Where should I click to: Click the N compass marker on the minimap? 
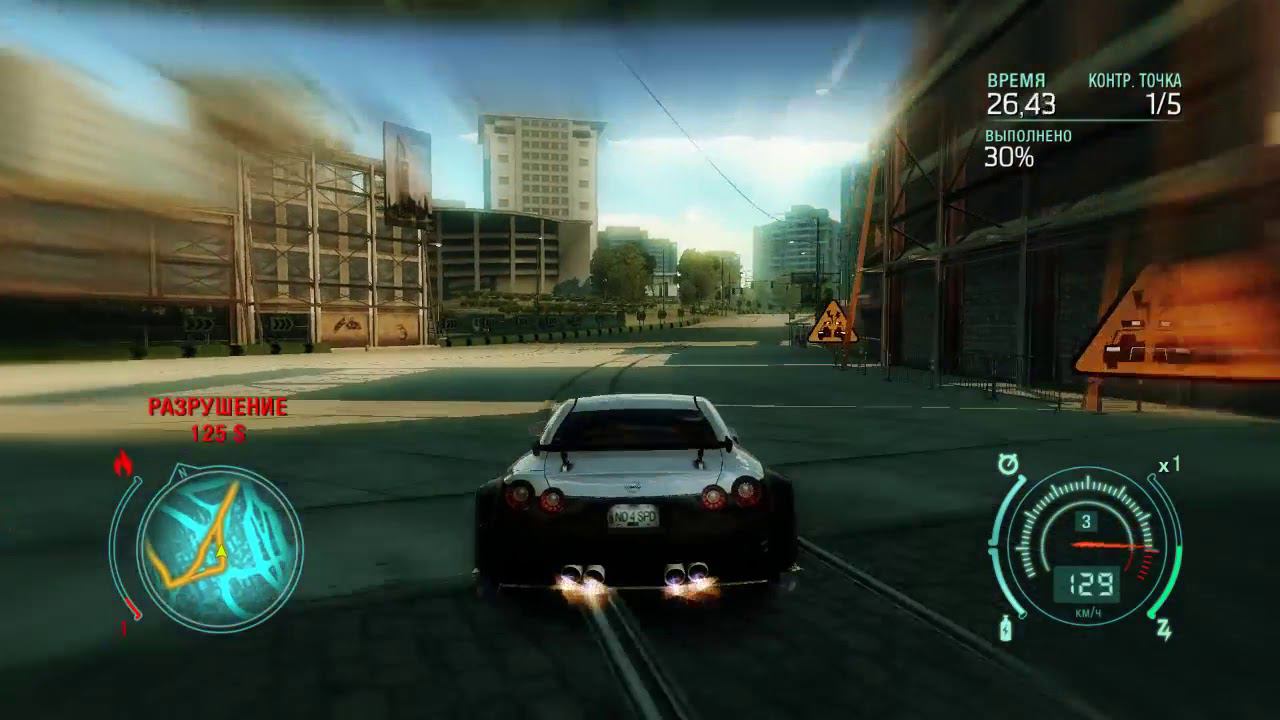pos(181,471)
